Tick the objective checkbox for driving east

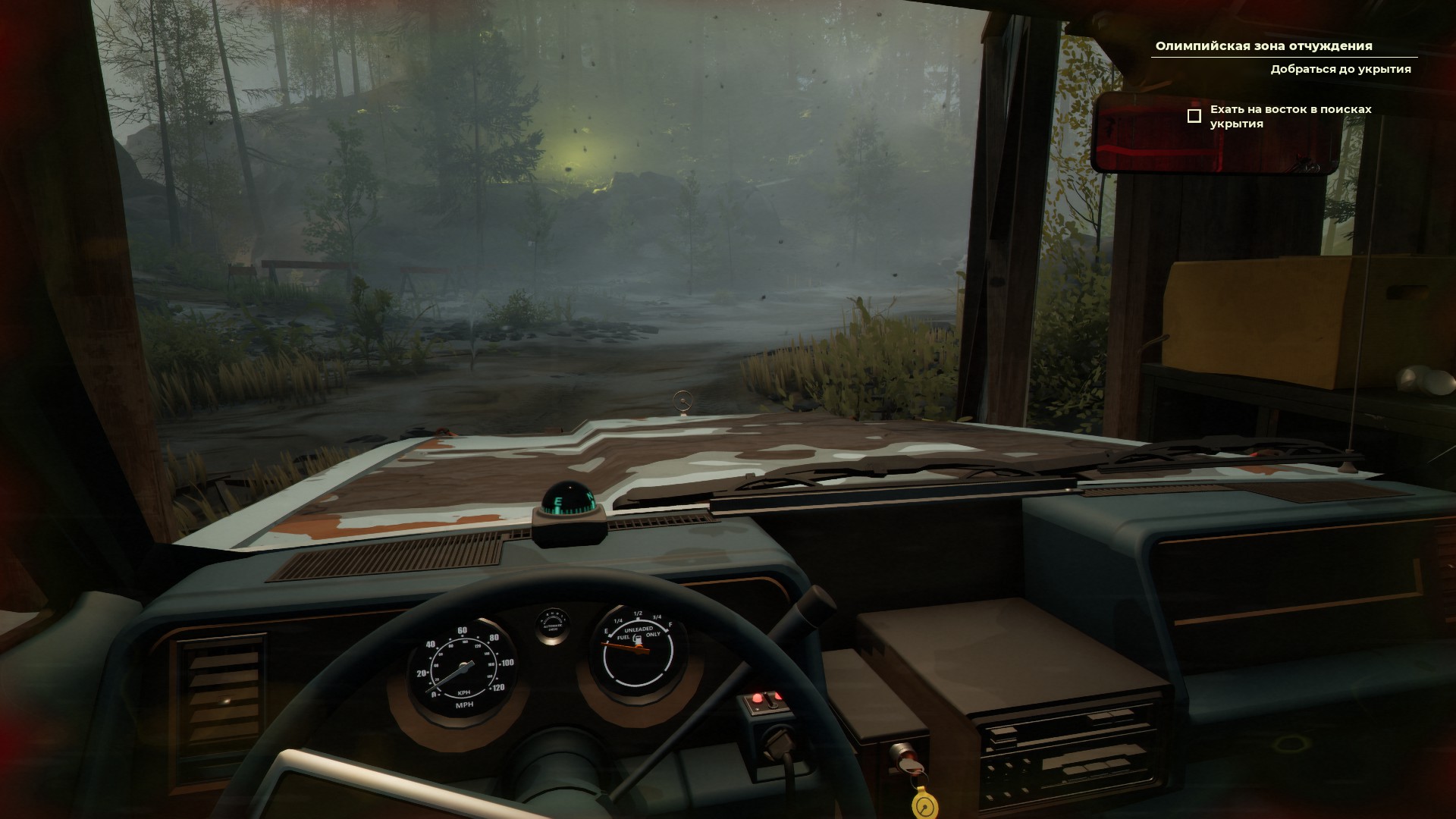(1194, 116)
